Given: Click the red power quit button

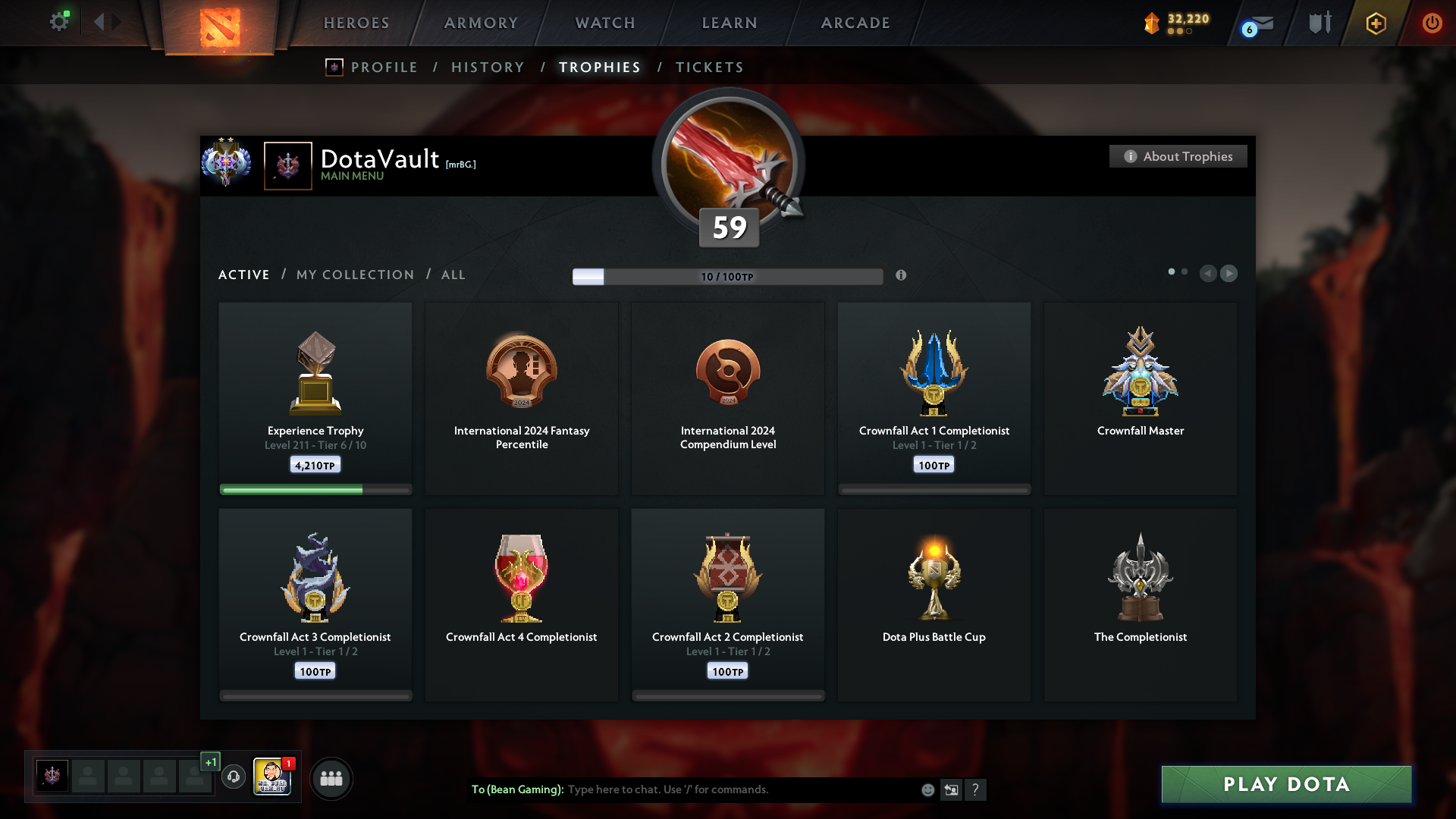Looking at the screenshot, I should pos(1432,23).
